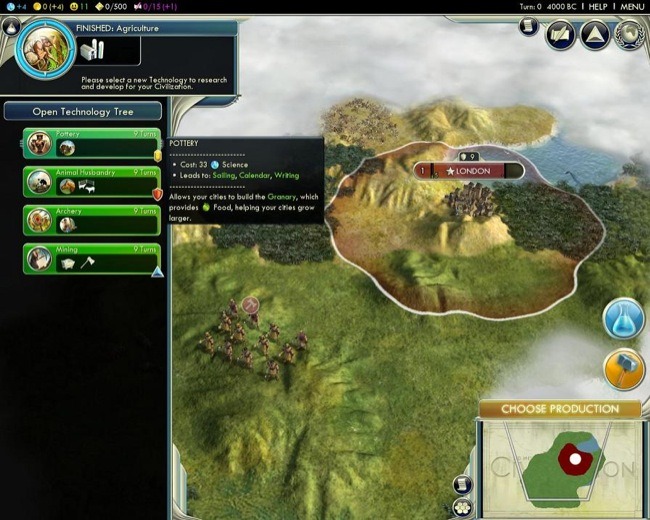Open the orange hammer production notification
The width and height of the screenshot is (650, 520).
tap(623, 369)
